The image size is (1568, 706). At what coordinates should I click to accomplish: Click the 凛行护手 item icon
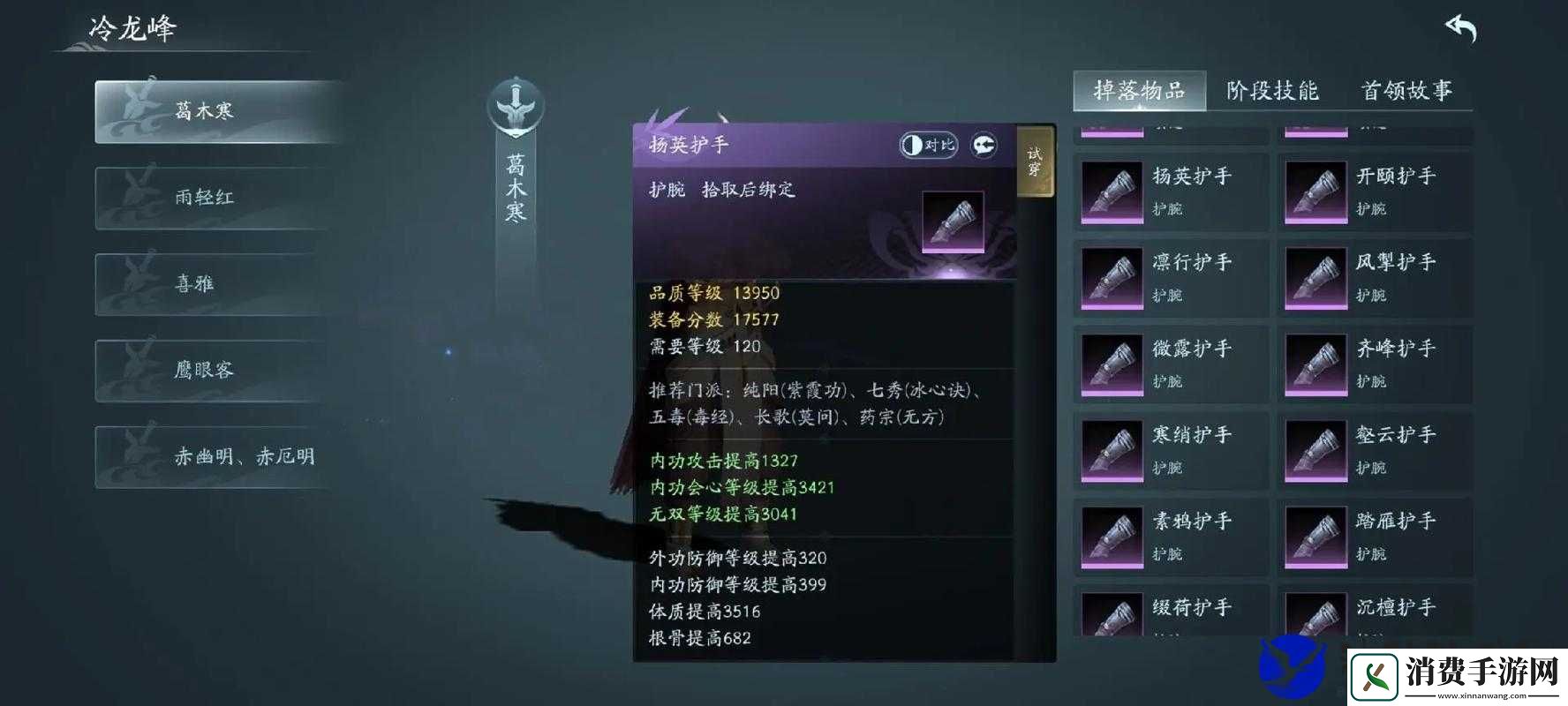tap(1111, 278)
